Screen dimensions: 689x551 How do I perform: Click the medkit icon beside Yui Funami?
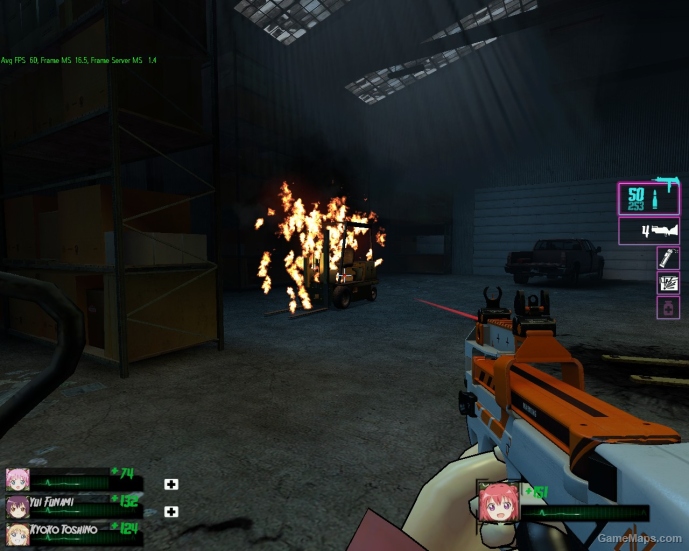171,512
